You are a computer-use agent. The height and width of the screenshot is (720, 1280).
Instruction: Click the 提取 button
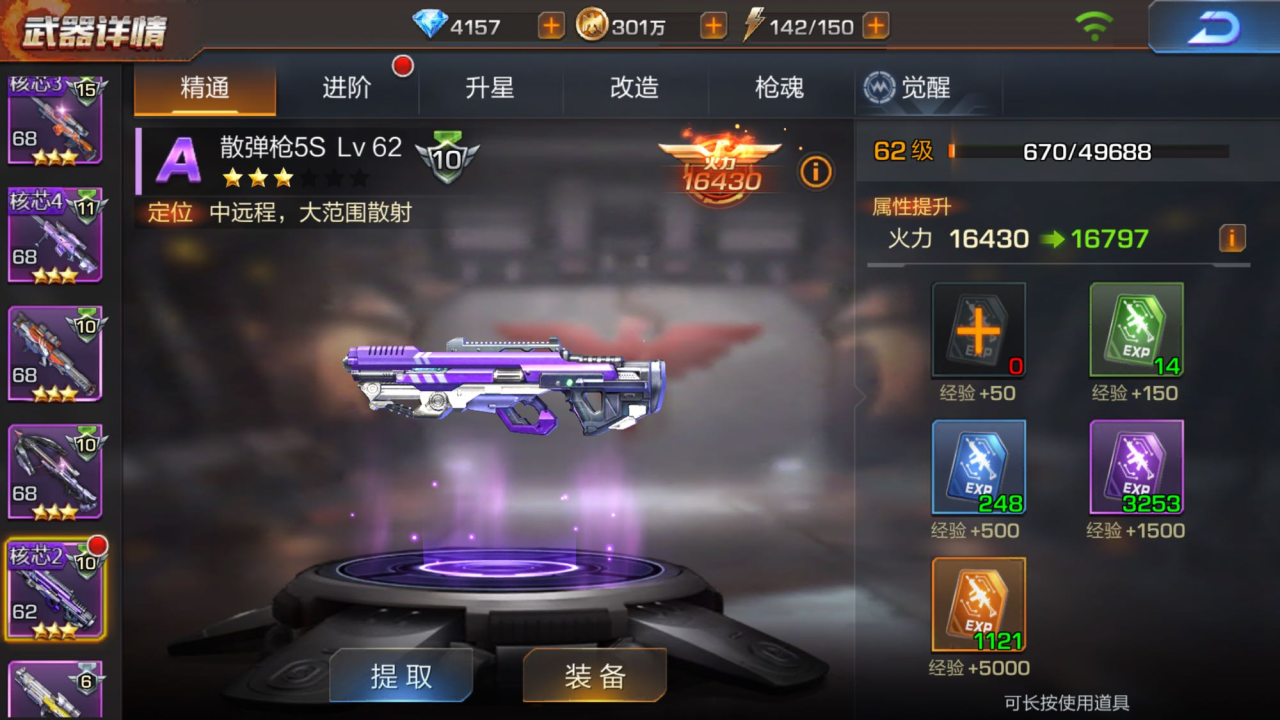(x=401, y=676)
